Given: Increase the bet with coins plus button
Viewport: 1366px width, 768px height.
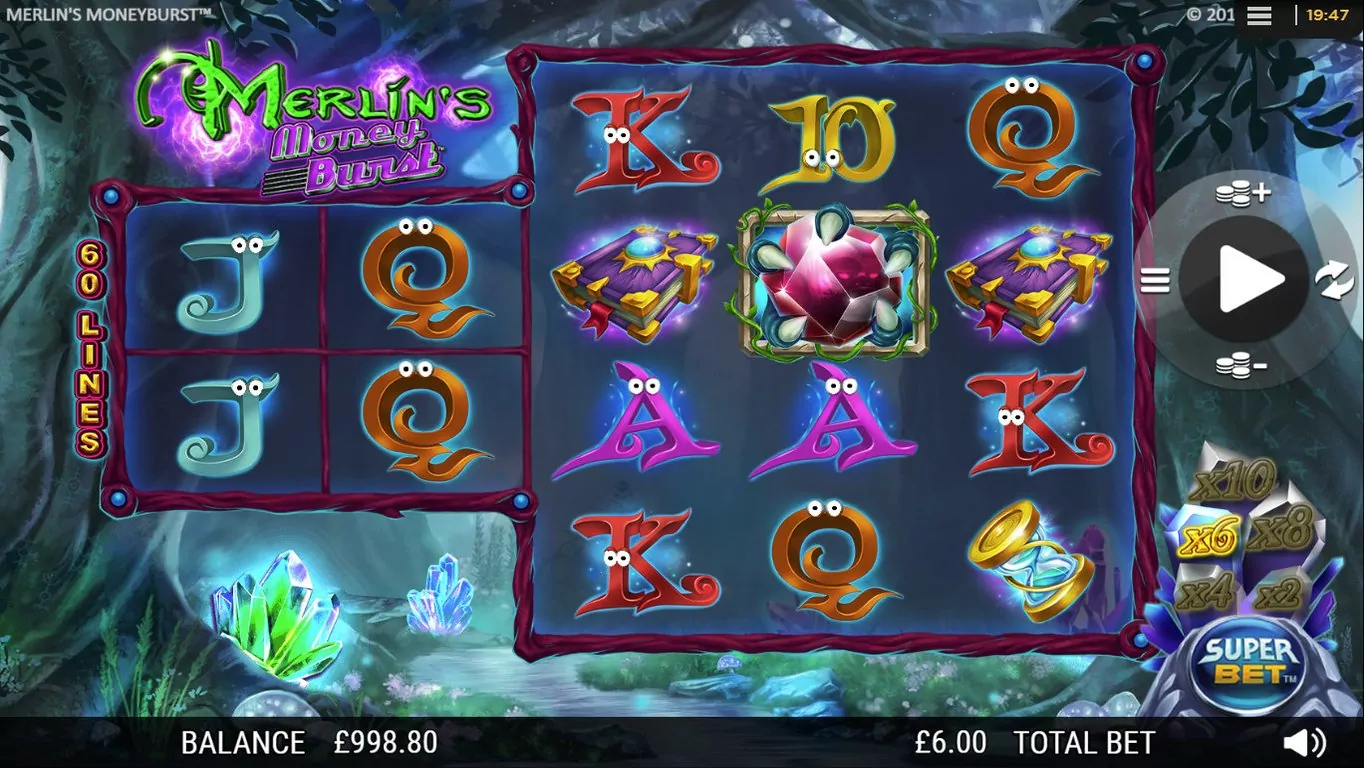Looking at the screenshot, I should coord(1242,193).
